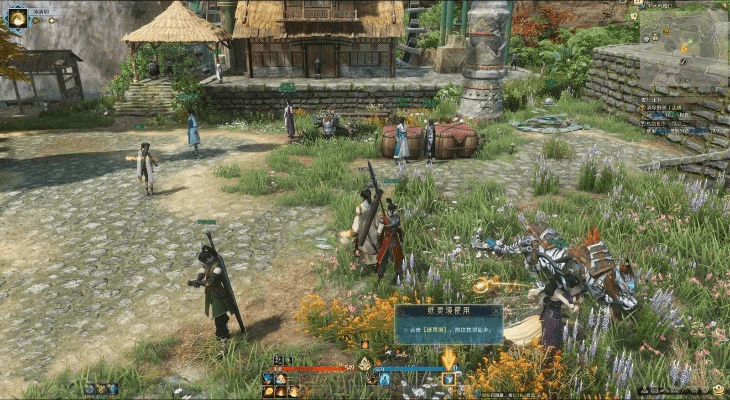
Task: Click the player portrait in the top corner
Action: tap(17, 18)
